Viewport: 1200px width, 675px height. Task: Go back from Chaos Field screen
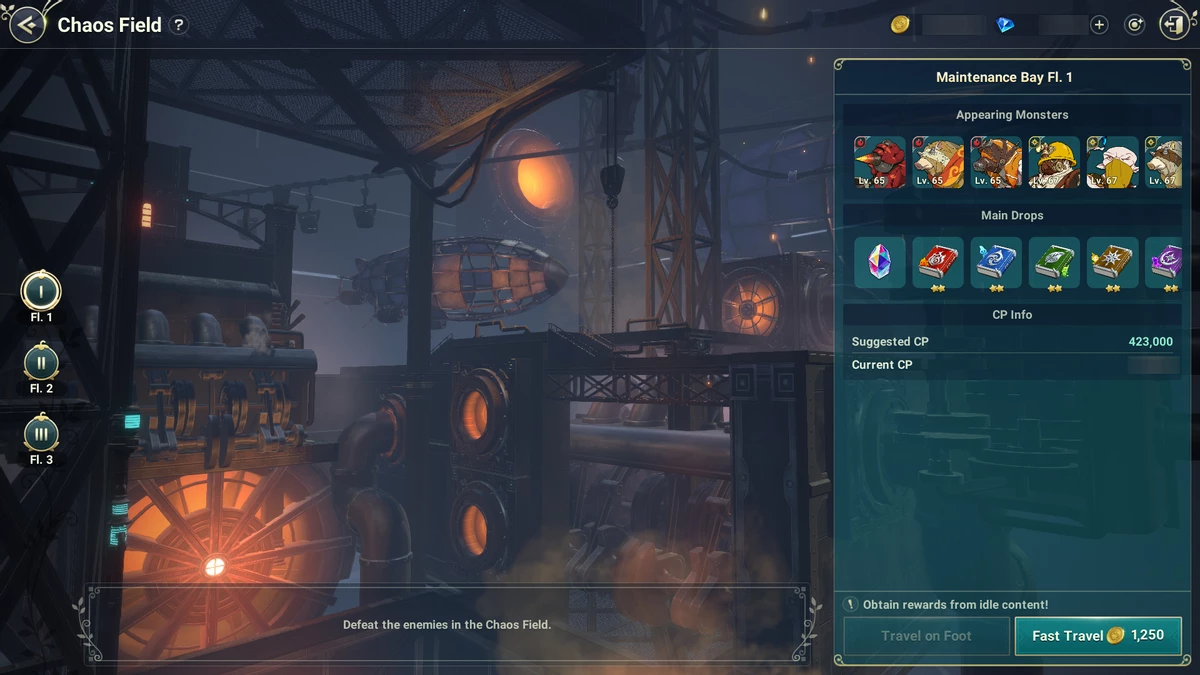point(27,25)
